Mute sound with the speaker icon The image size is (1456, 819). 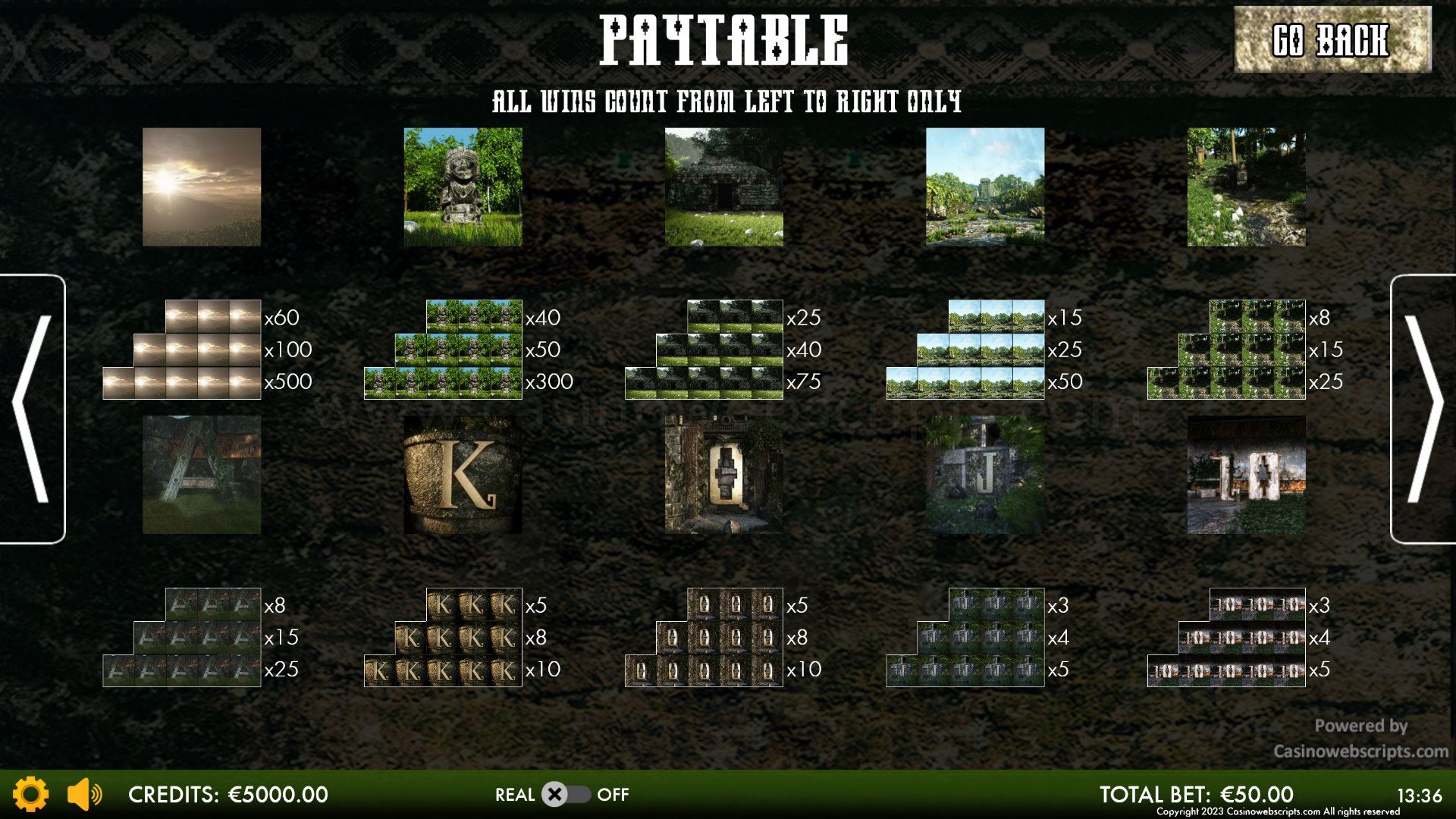point(84,794)
